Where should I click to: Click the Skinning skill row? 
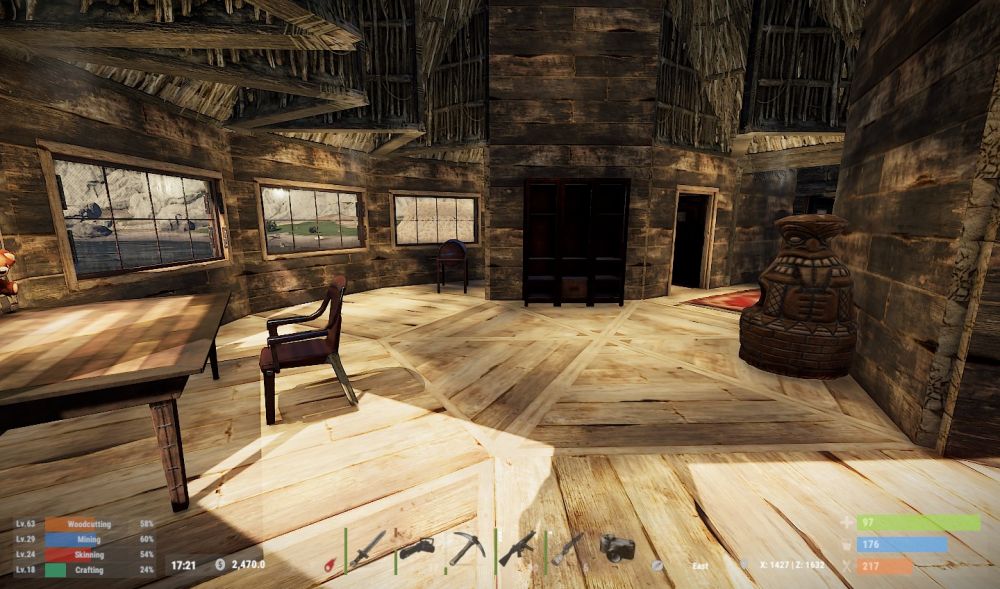pyautogui.click(x=85, y=554)
